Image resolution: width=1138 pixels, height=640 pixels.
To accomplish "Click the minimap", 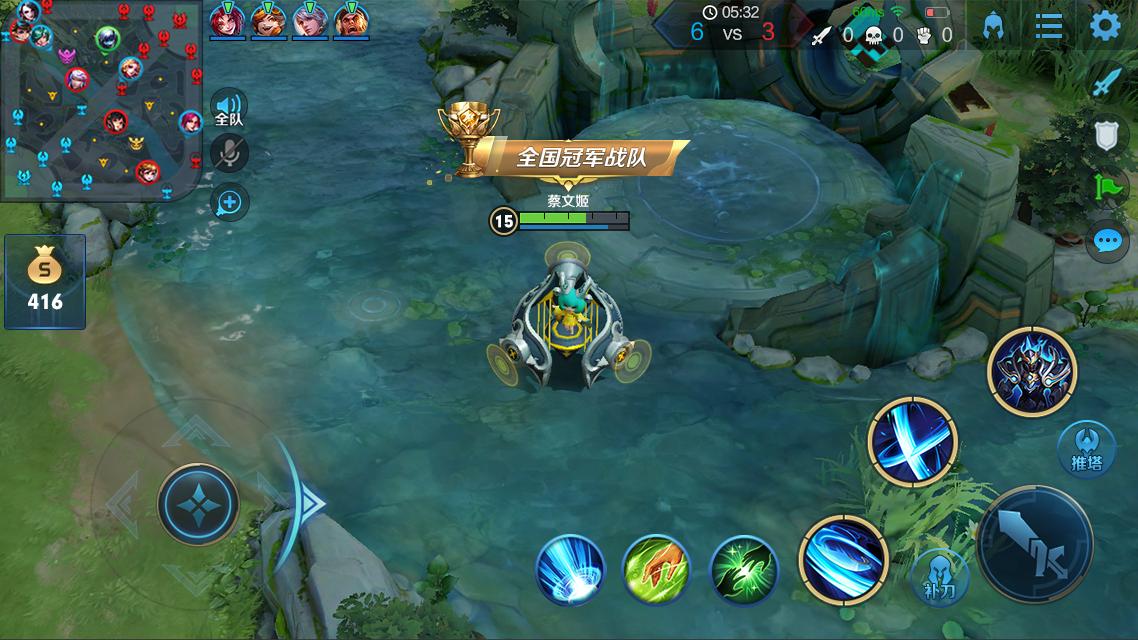I will [x=102, y=100].
